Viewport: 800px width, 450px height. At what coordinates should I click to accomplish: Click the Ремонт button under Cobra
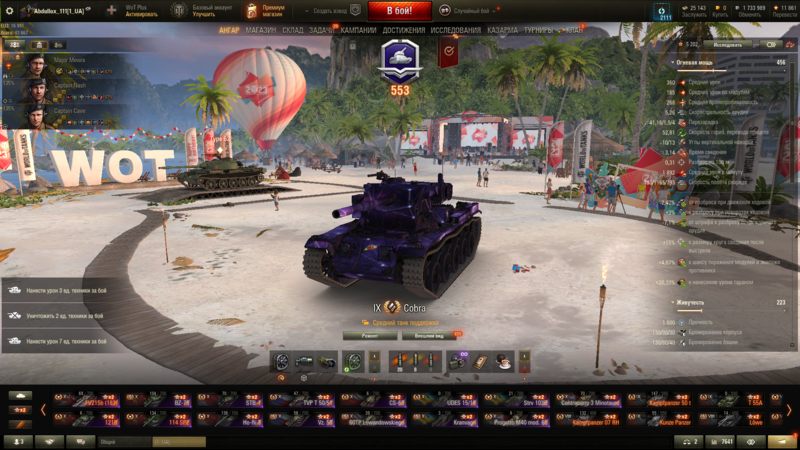[x=364, y=336]
